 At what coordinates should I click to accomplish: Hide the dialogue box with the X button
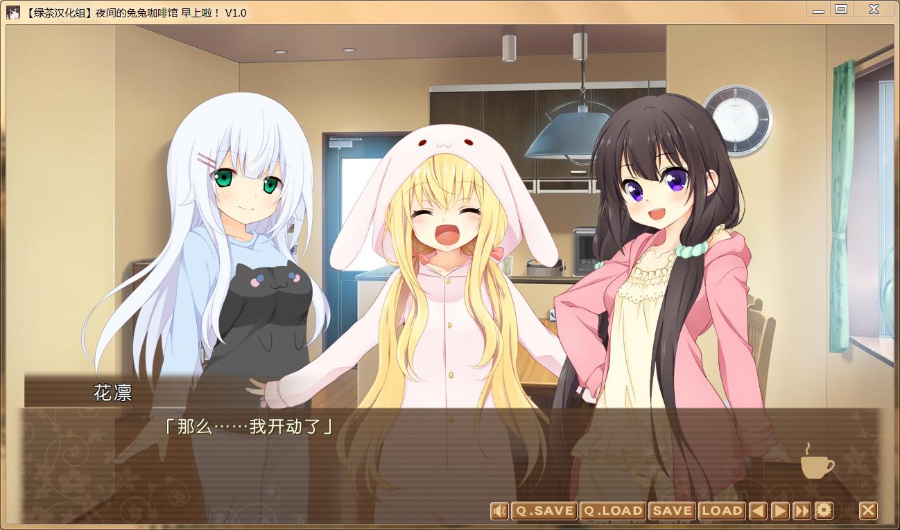pos(867,511)
